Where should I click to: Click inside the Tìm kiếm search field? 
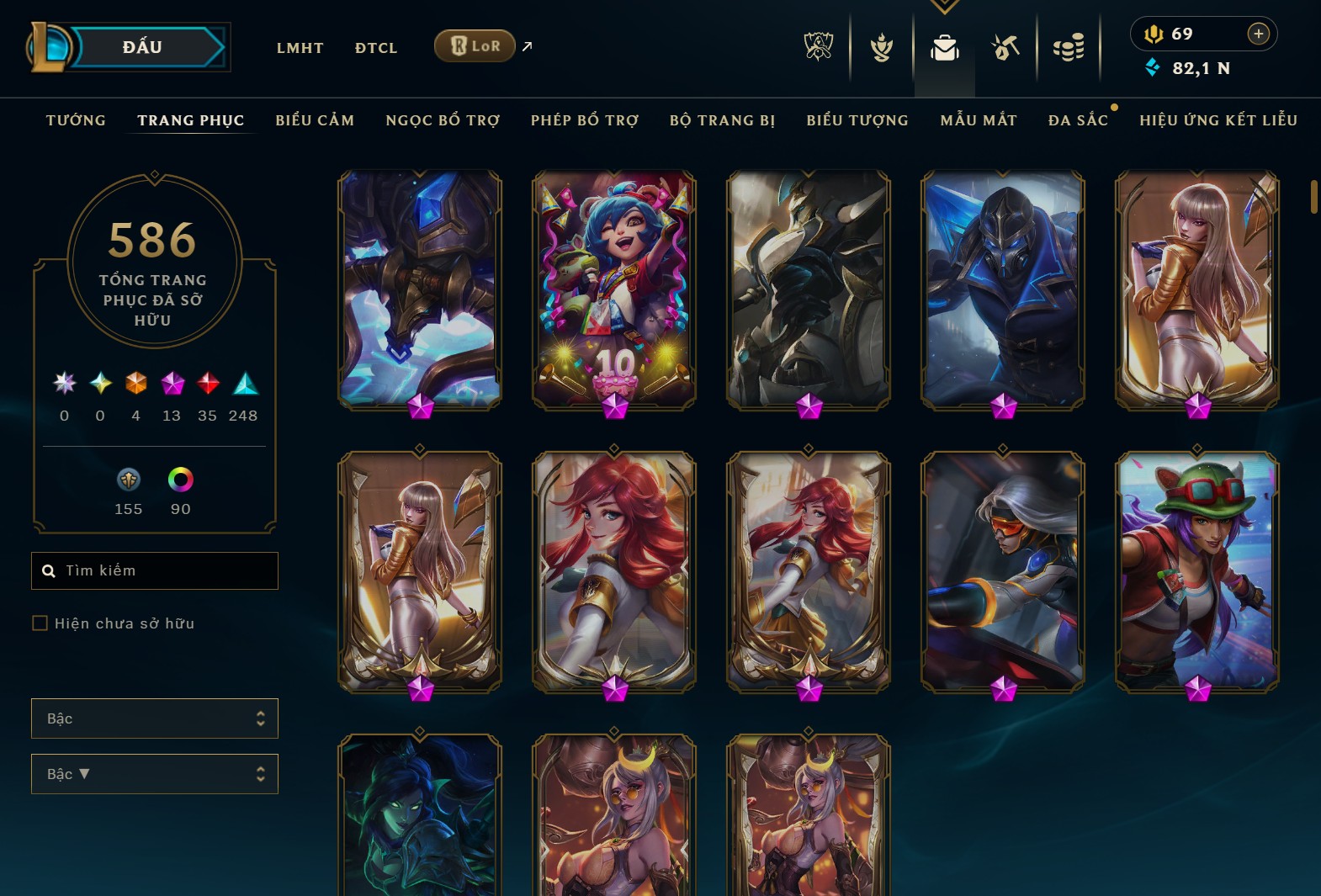coord(155,570)
